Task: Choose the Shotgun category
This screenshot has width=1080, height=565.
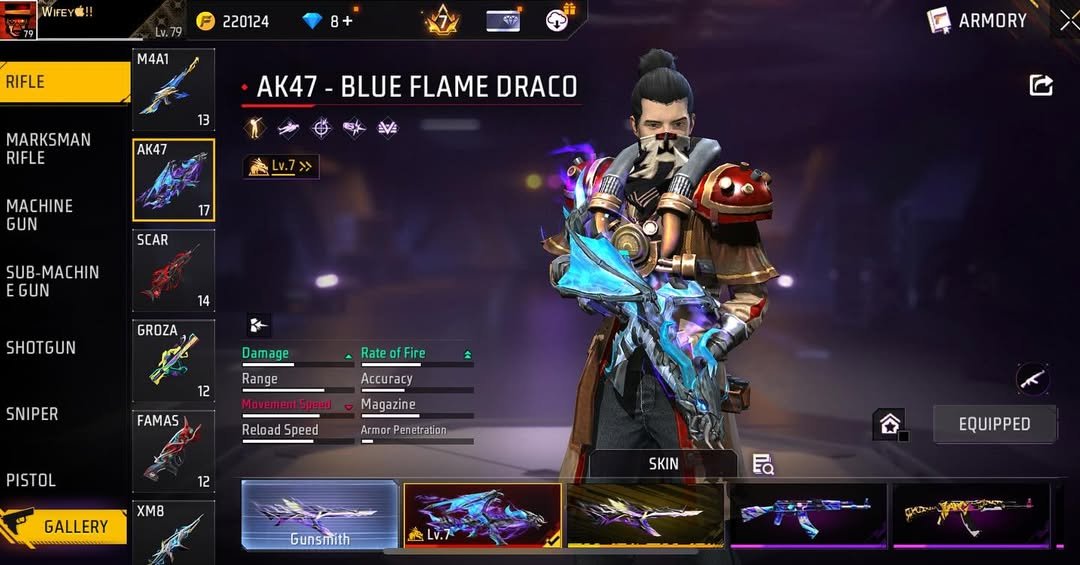Action: coord(60,347)
